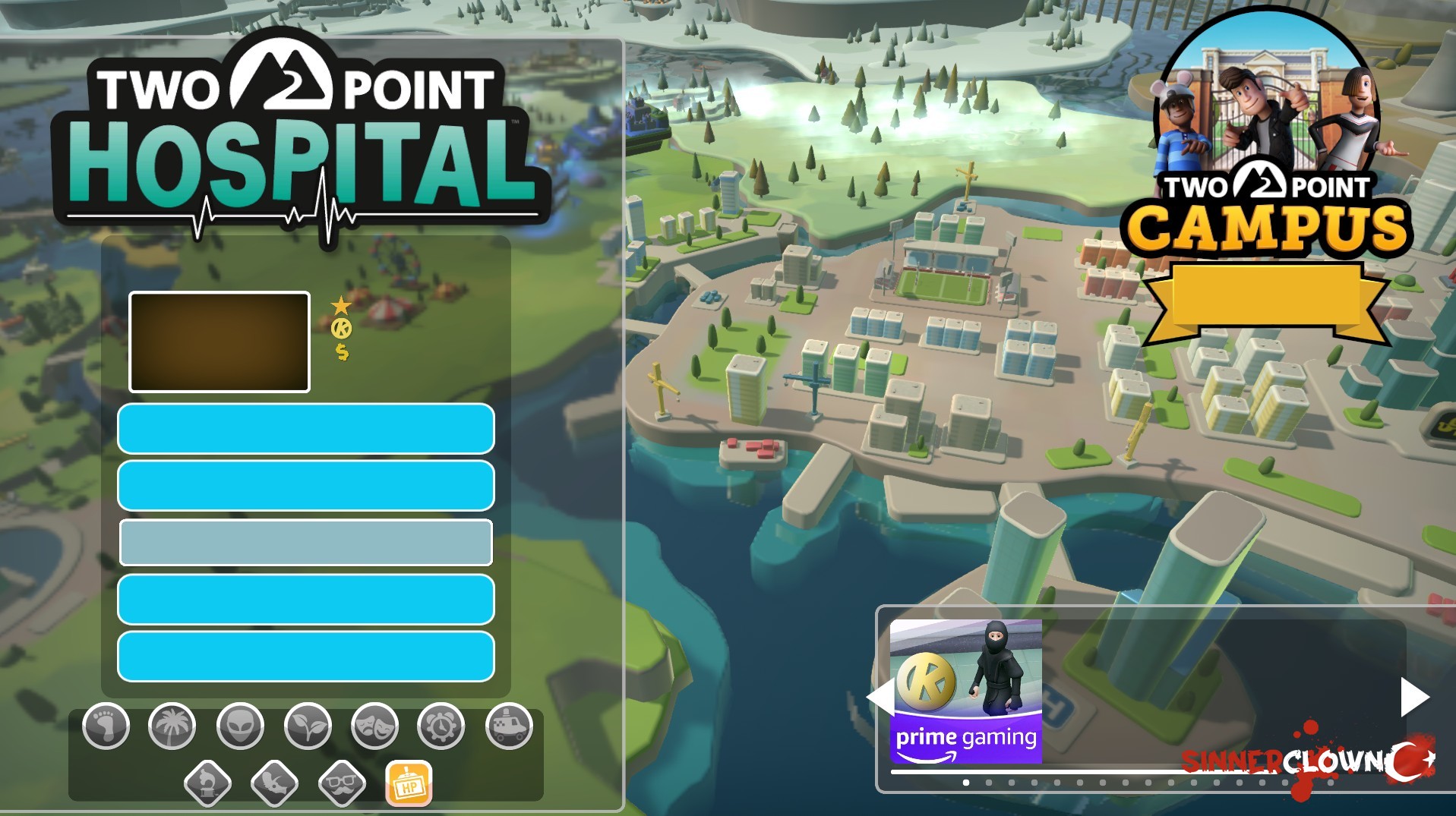The height and width of the screenshot is (816, 1456).
Task: Open the dinosaur skull item pack icon
Action: [274, 782]
